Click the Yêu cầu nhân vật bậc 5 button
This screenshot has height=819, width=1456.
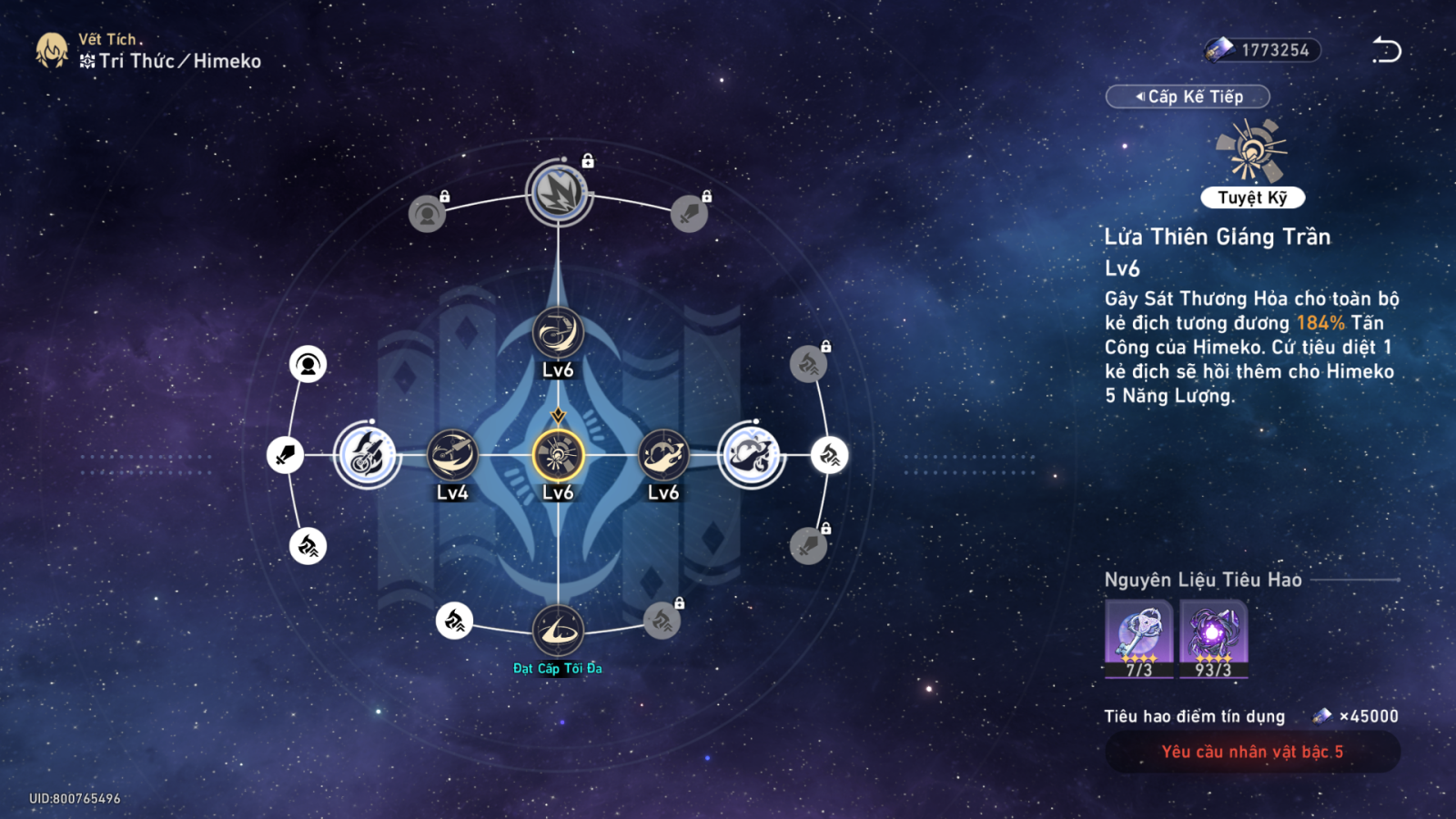click(x=1252, y=752)
